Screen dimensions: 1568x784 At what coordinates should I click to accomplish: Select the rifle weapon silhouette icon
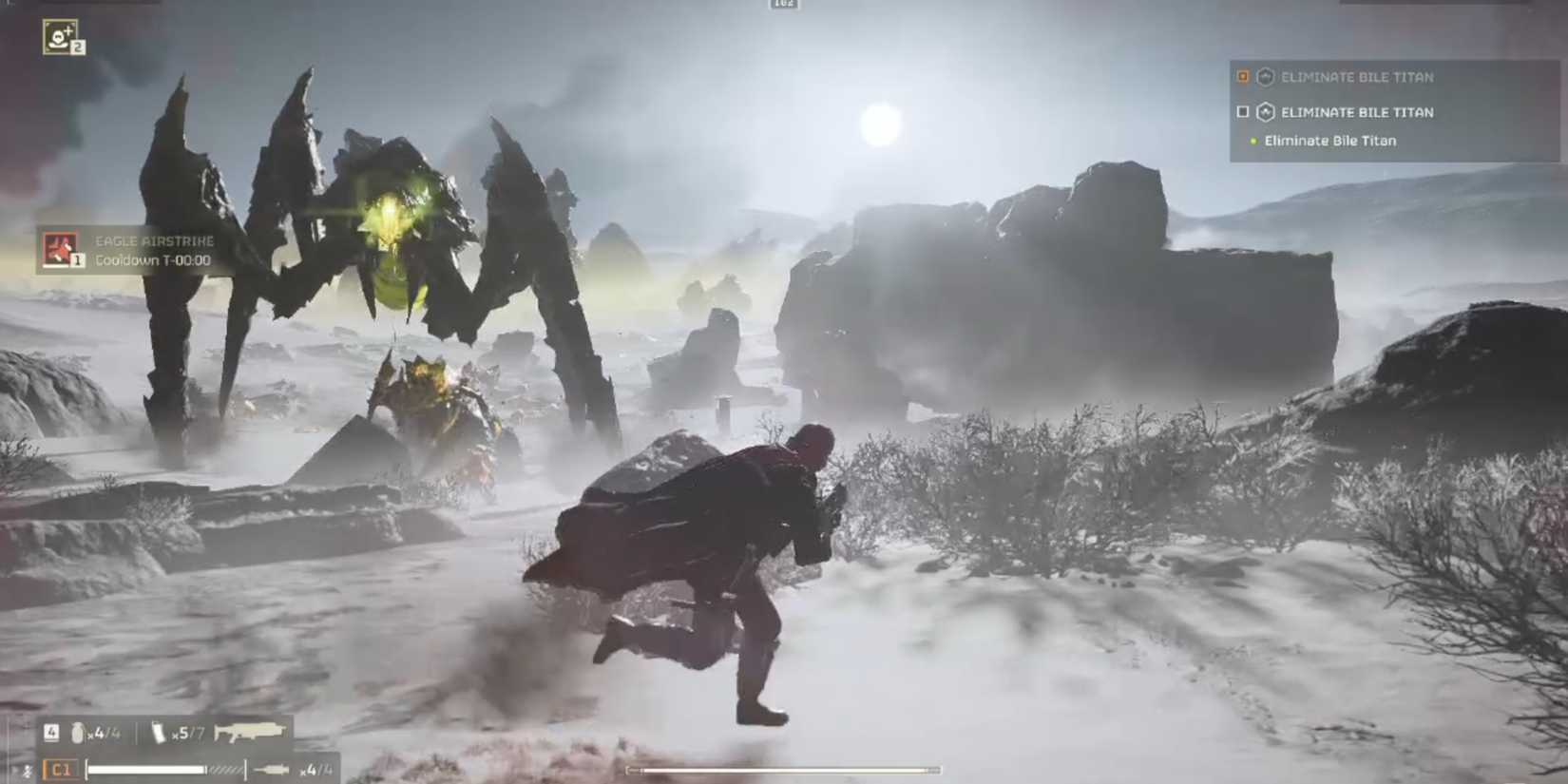point(249,730)
